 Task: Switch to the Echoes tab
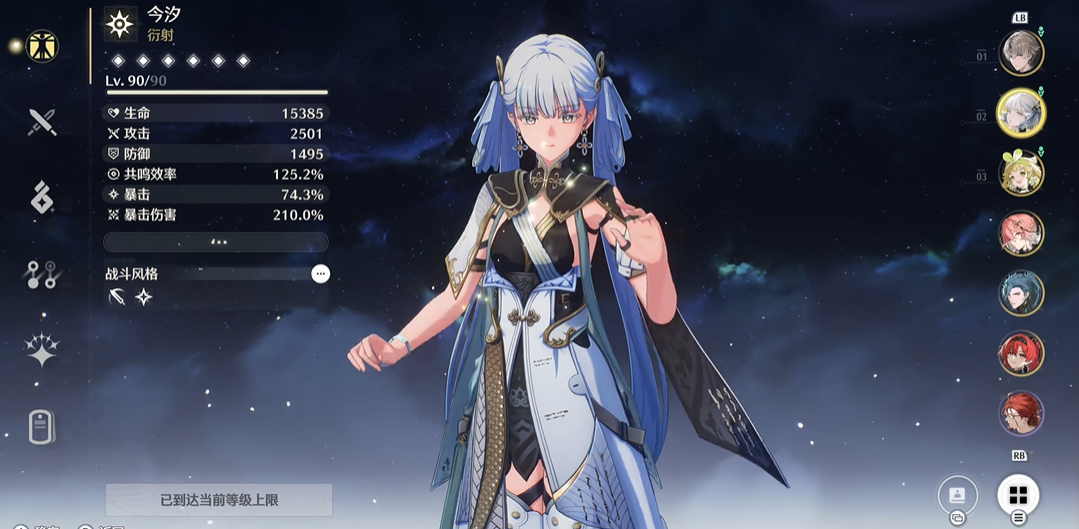[42, 197]
